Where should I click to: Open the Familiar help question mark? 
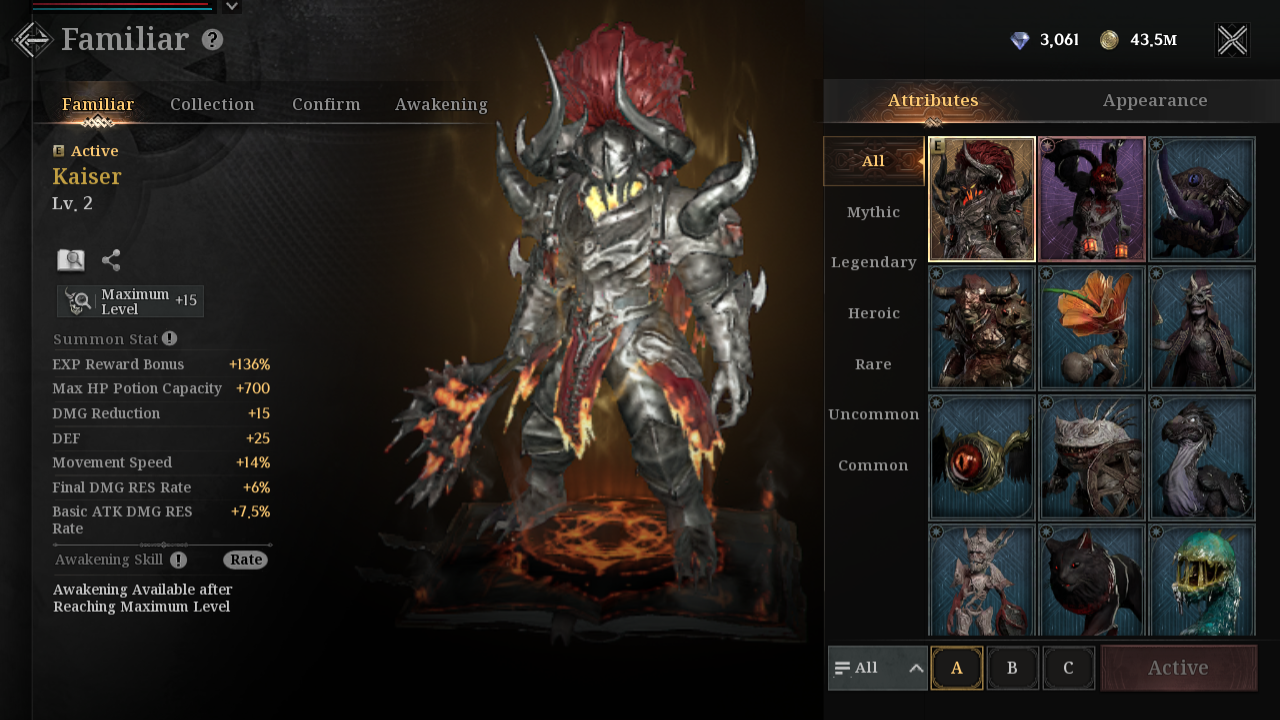click(212, 40)
